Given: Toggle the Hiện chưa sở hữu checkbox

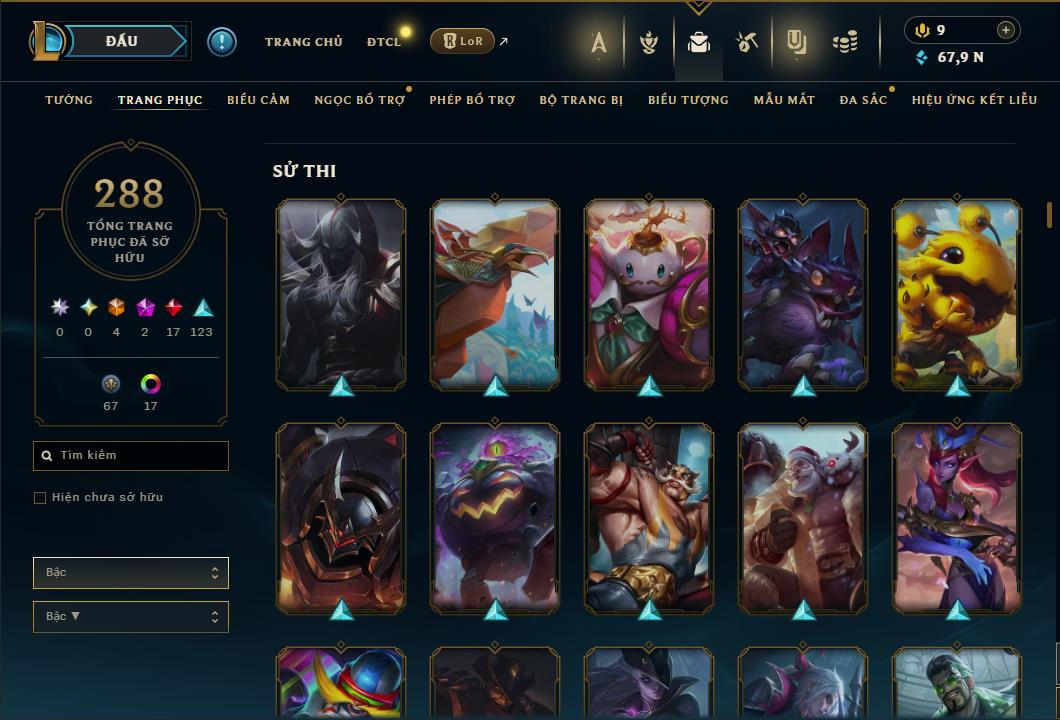Looking at the screenshot, I should point(40,498).
